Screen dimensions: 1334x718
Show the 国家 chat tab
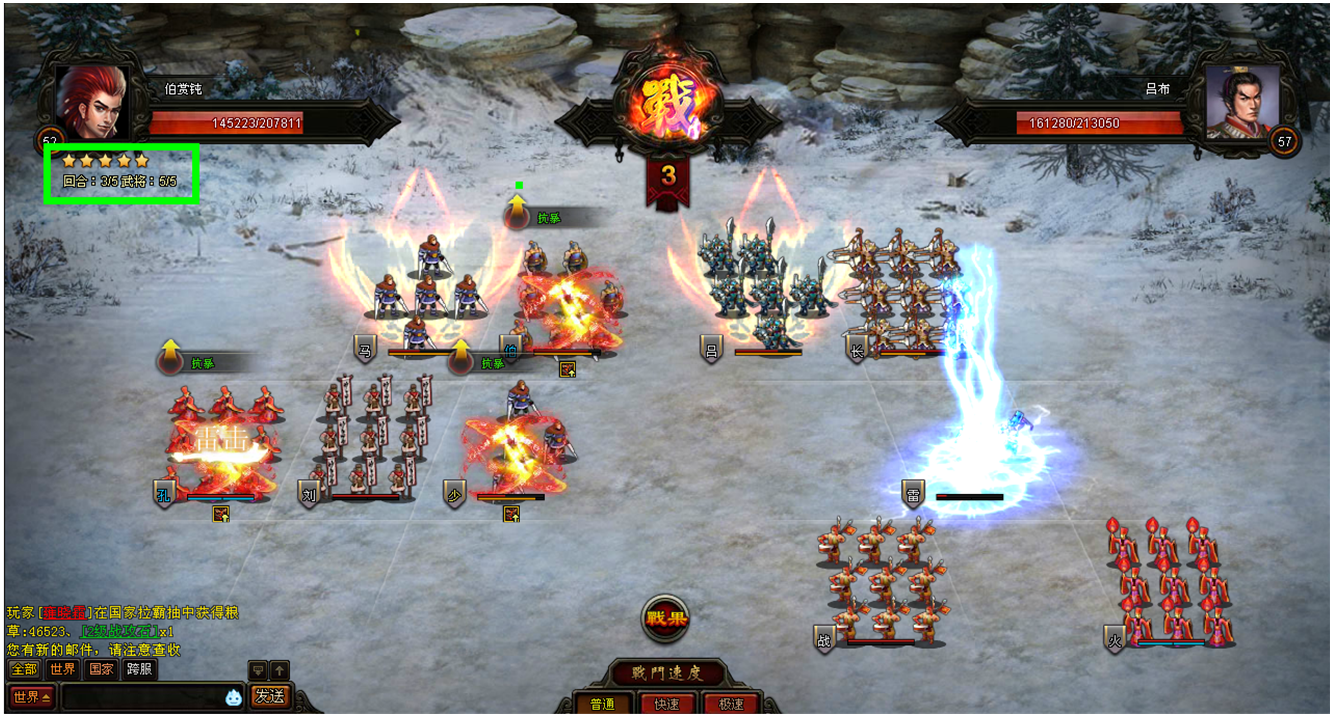101,669
